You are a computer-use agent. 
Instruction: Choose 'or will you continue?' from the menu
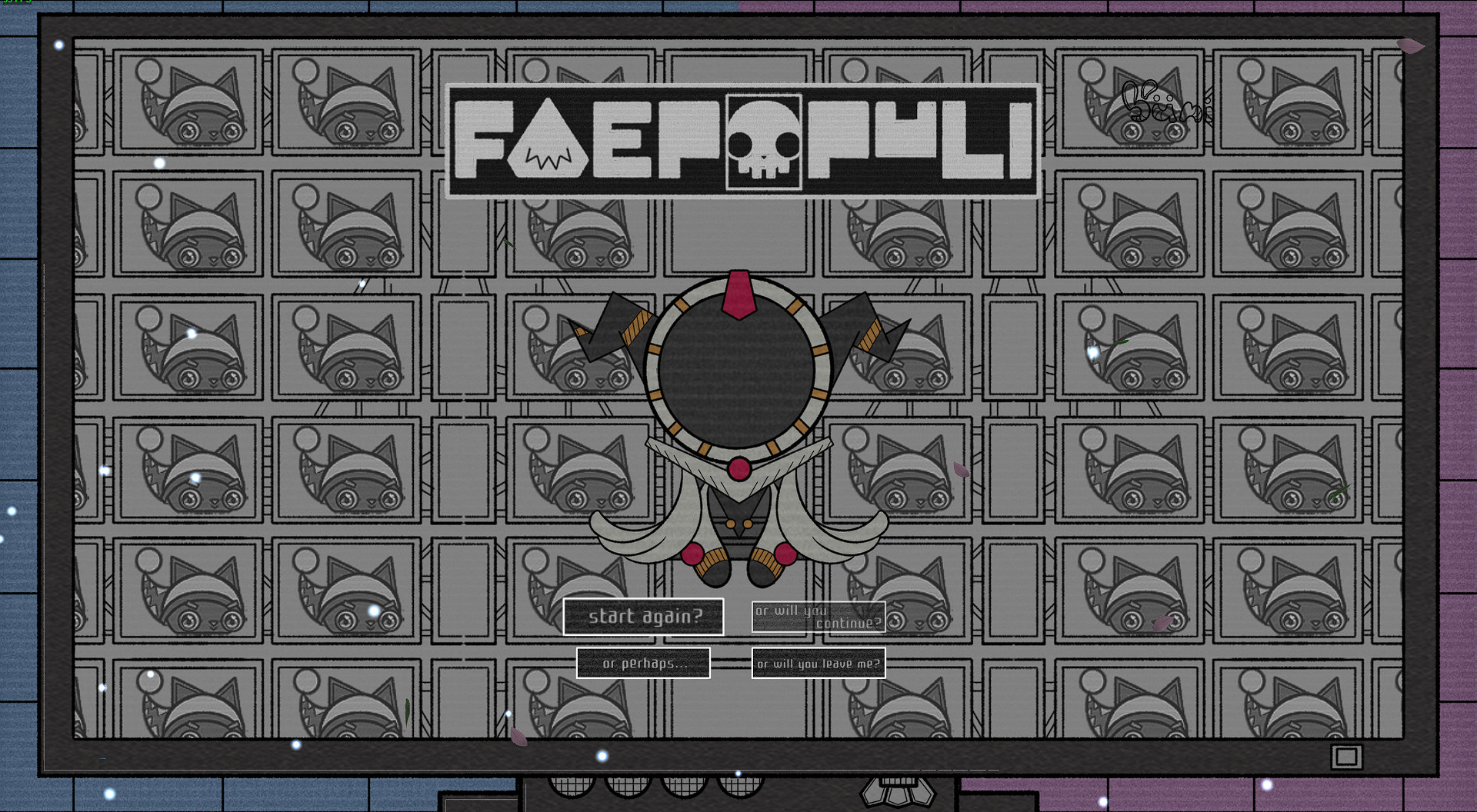point(819,617)
